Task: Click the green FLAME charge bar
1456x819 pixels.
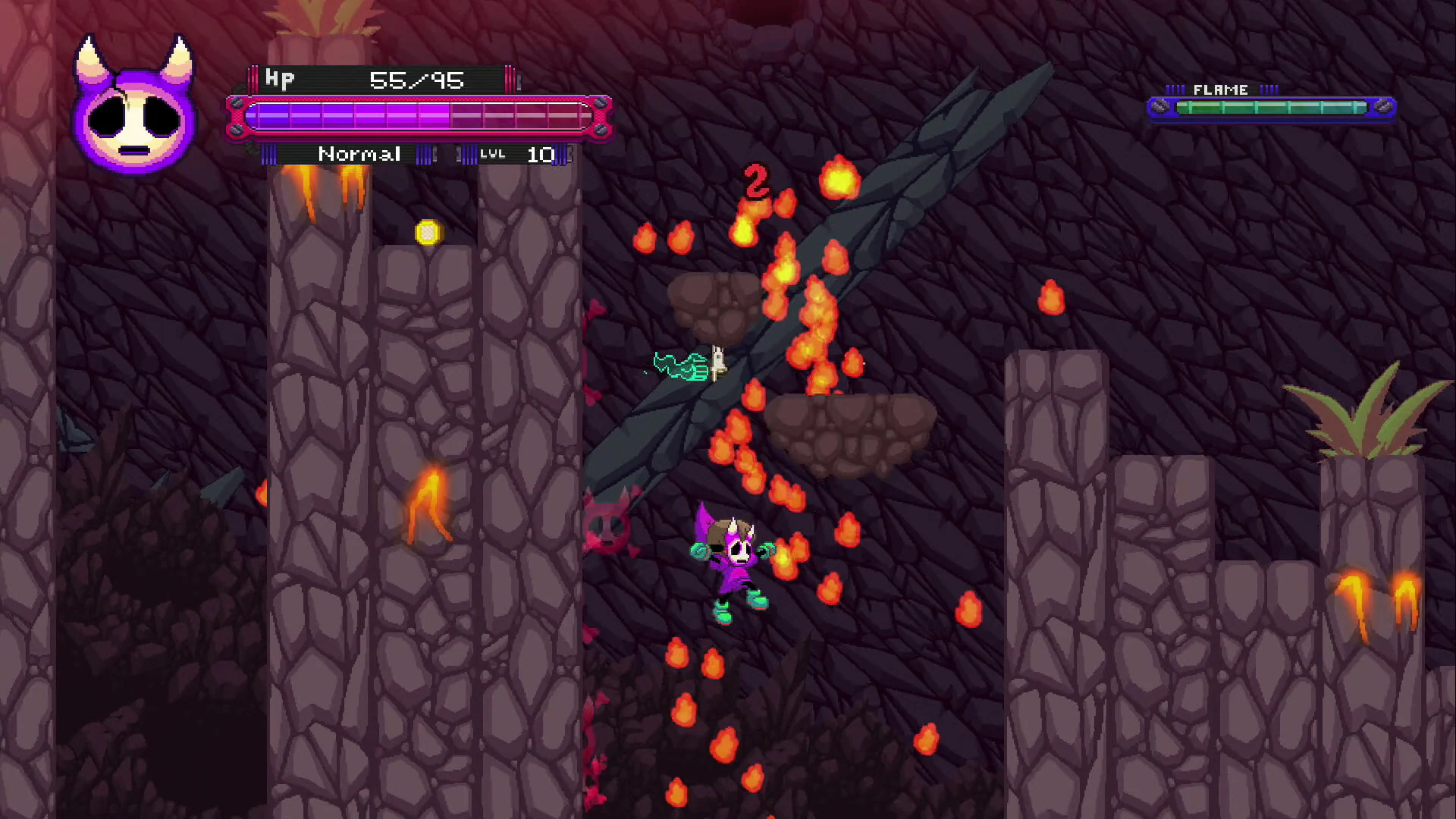Action: (x=1274, y=108)
